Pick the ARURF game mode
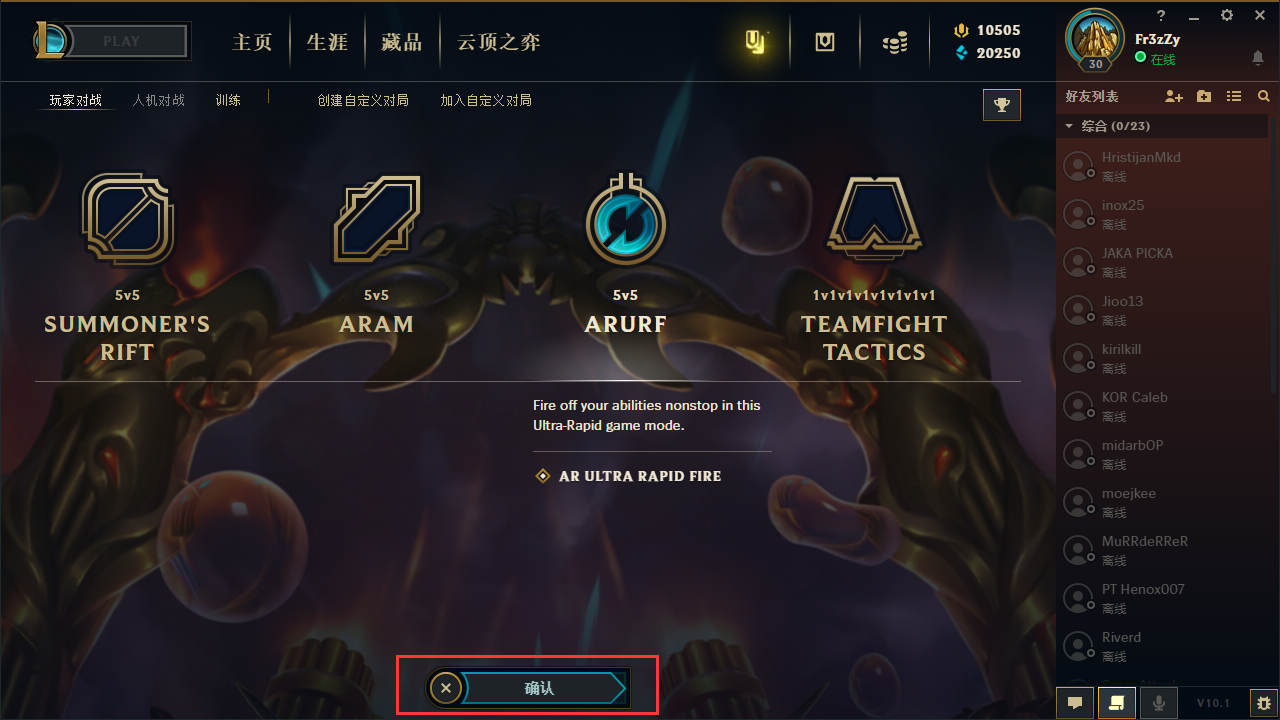 click(625, 220)
